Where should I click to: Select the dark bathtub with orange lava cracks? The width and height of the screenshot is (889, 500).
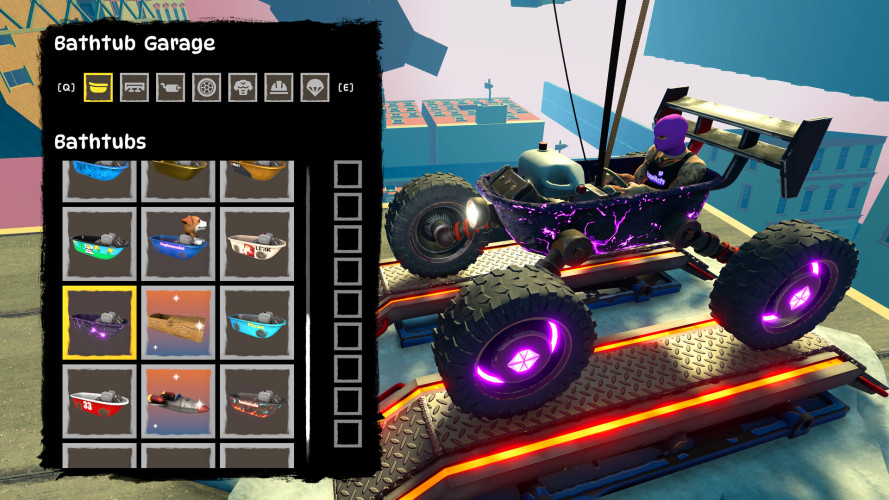[x=256, y=401]
